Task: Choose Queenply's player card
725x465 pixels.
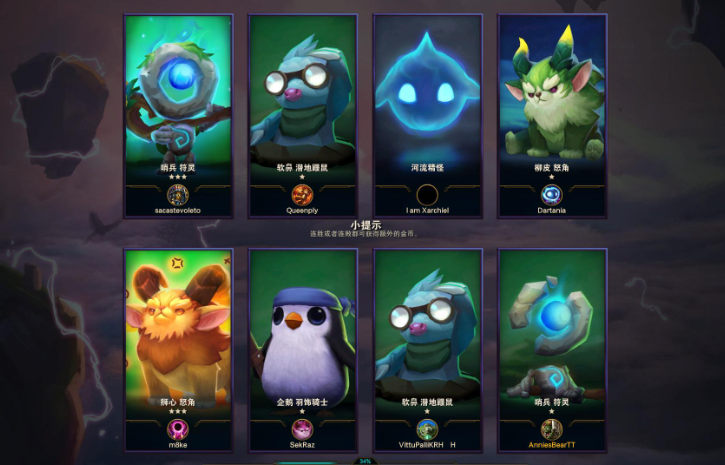Action: (302, 114)
